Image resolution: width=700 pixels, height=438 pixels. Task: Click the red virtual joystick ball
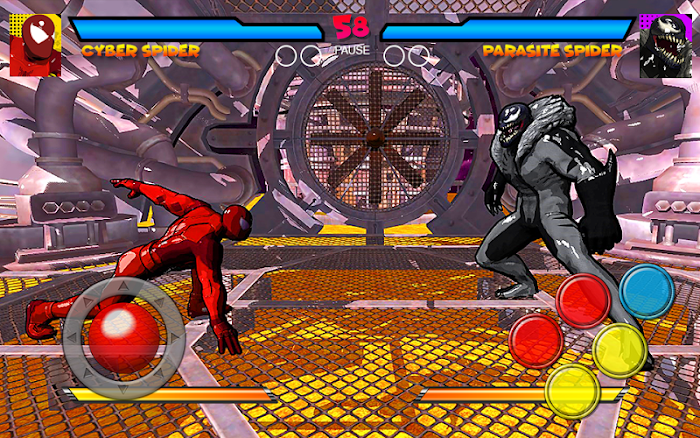point(120,335)
